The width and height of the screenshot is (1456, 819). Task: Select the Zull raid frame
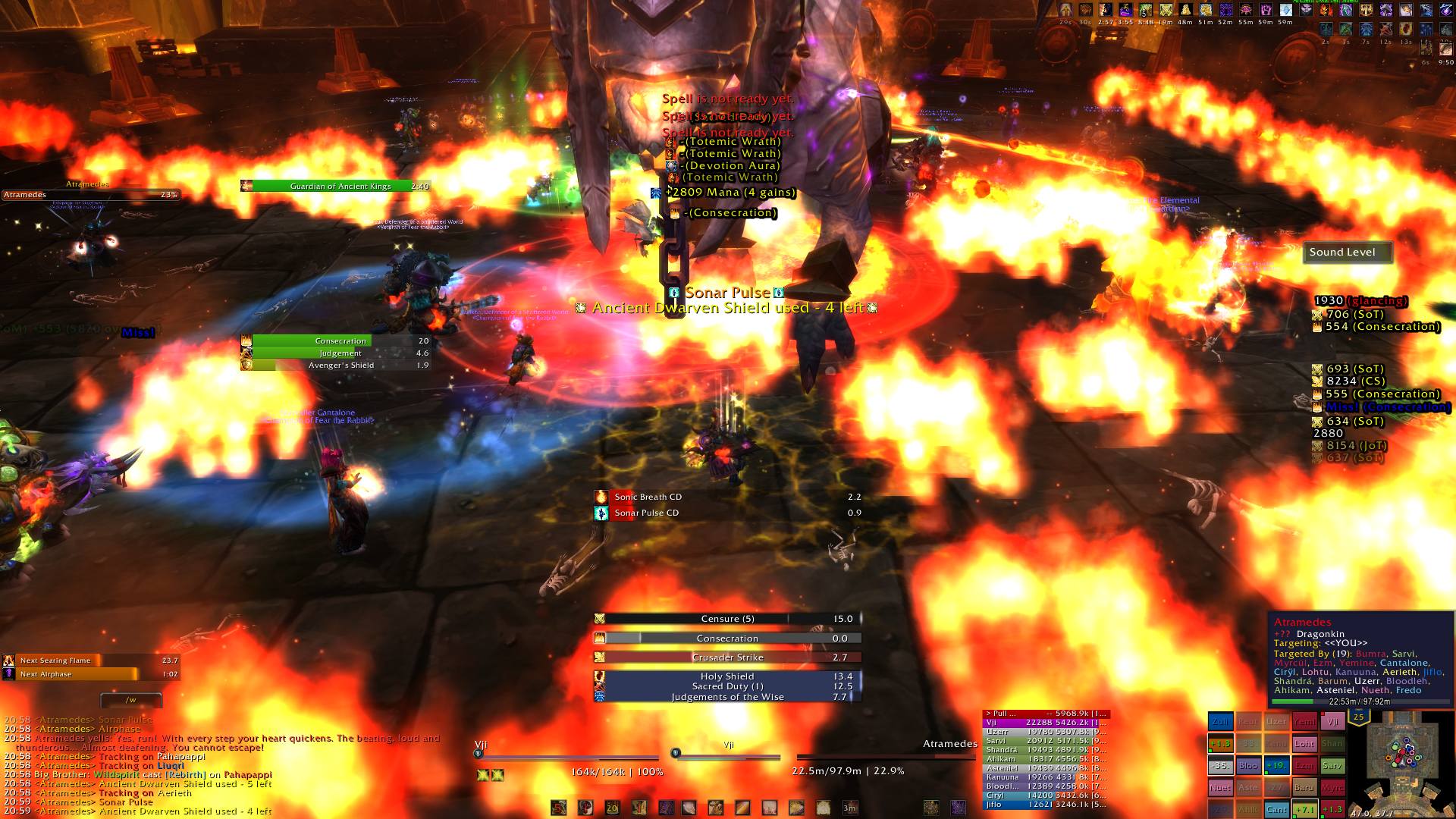pyautogui.click(x=1220, y=722)
